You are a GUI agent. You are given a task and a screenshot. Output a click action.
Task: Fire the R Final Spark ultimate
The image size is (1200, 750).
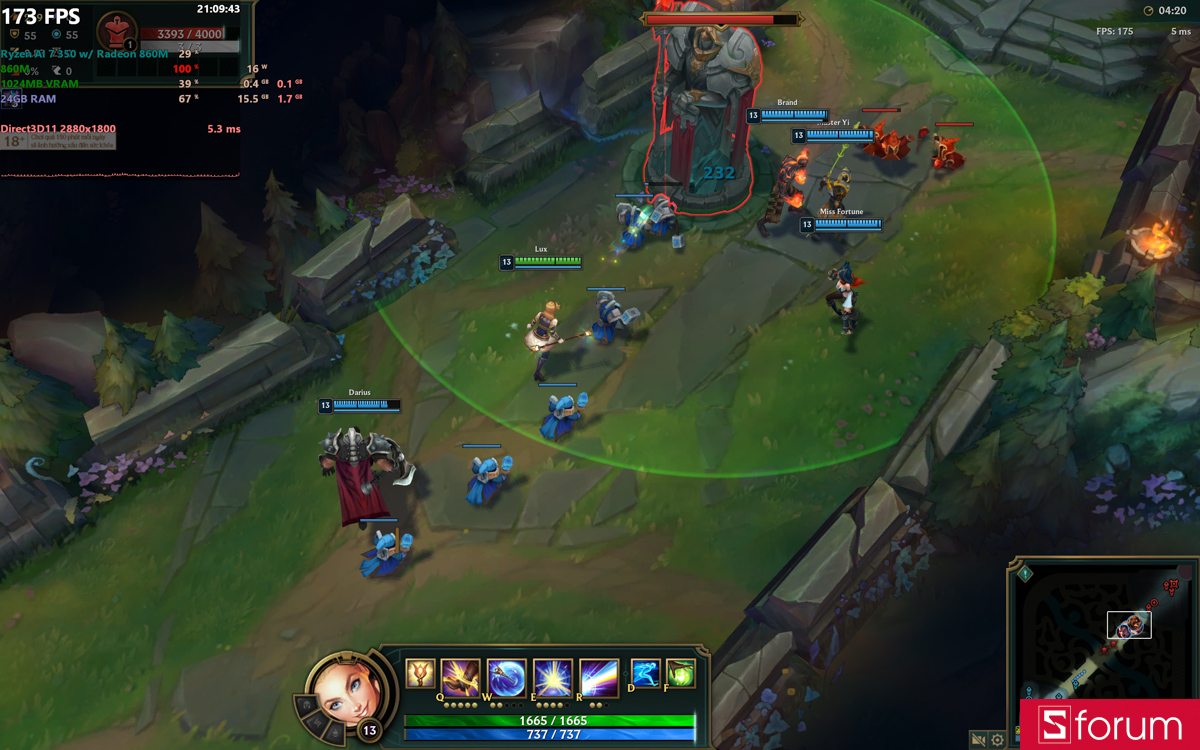[x=598, y=677]
